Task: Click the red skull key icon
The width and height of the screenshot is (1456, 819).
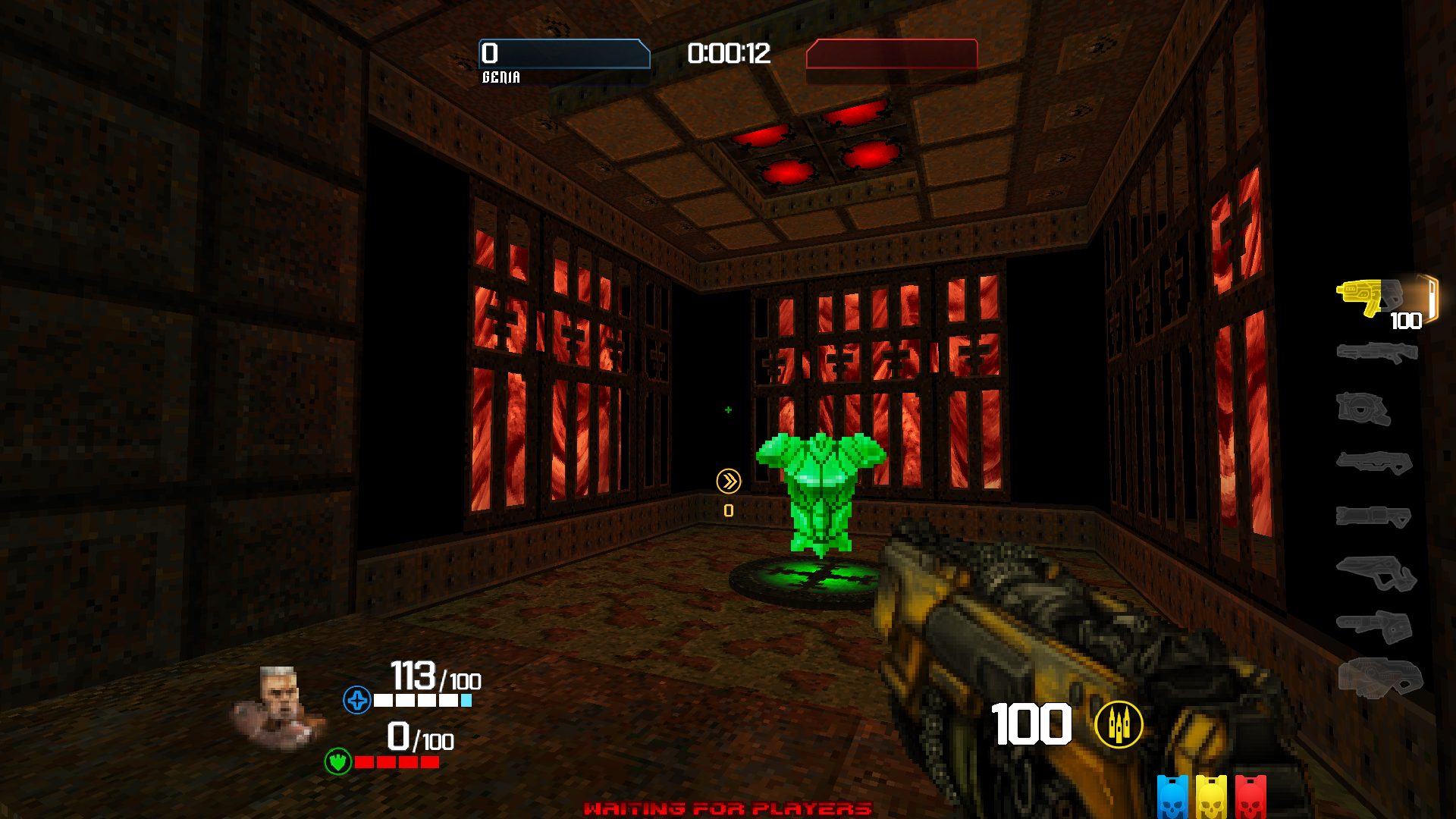Action: 1250,798
